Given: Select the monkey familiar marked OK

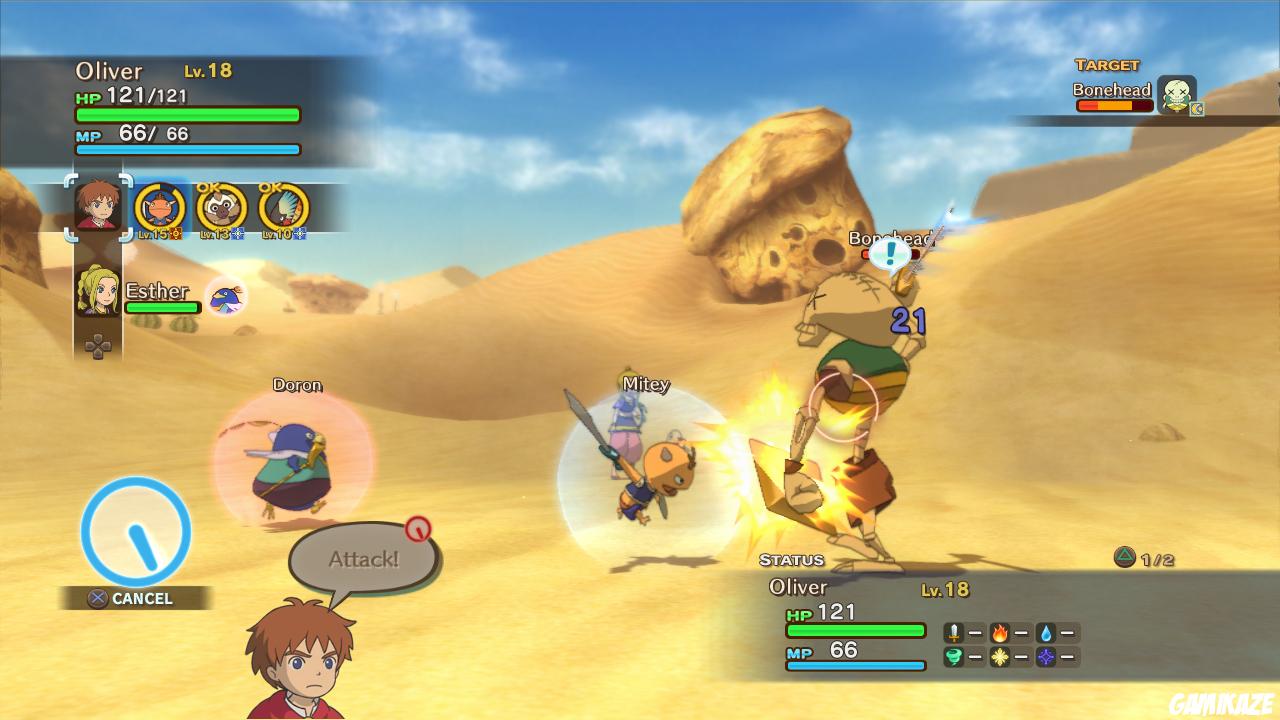Looking at the screenshot, I should click(x=220, y=208).
